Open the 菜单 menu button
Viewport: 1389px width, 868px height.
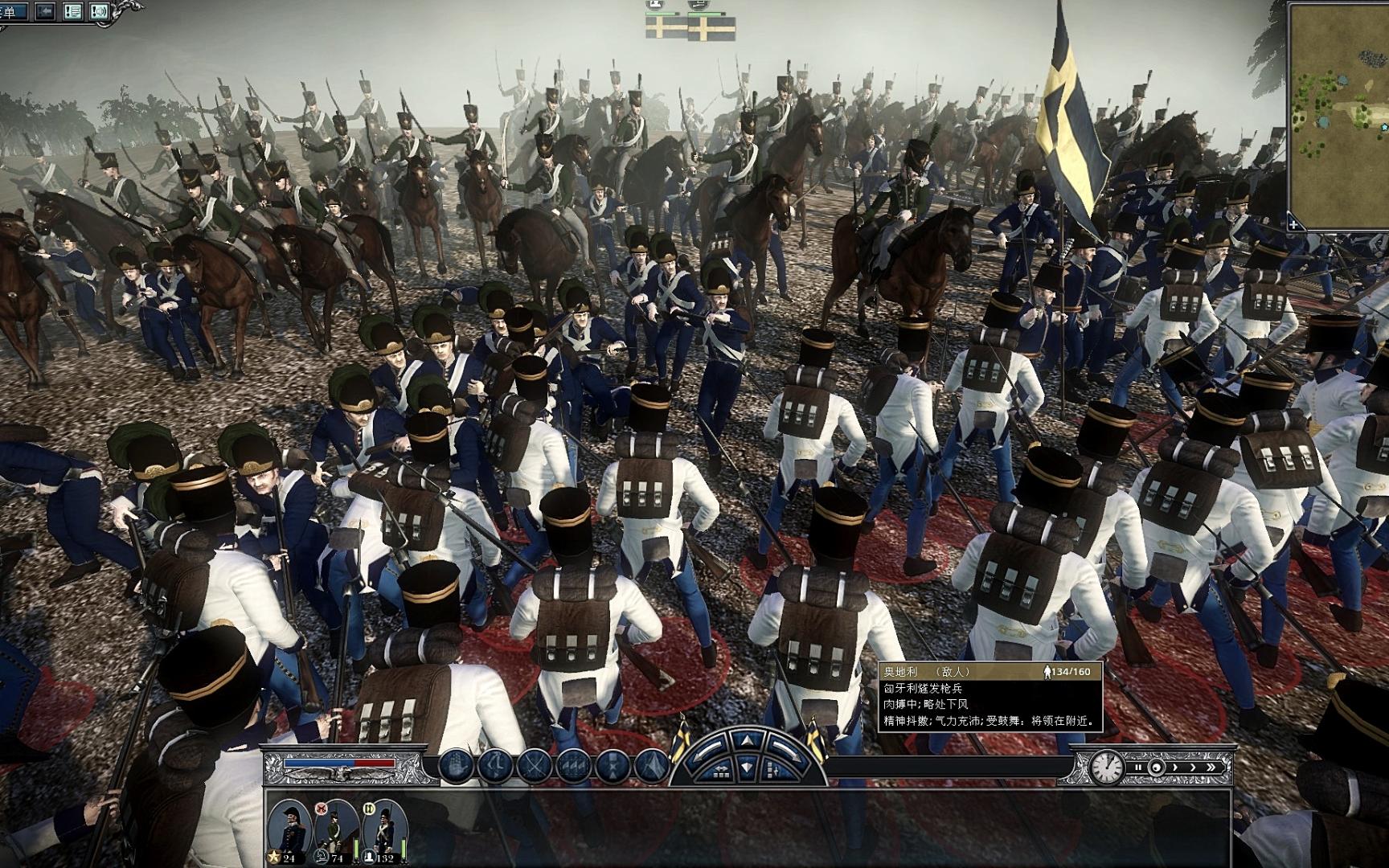14,11
